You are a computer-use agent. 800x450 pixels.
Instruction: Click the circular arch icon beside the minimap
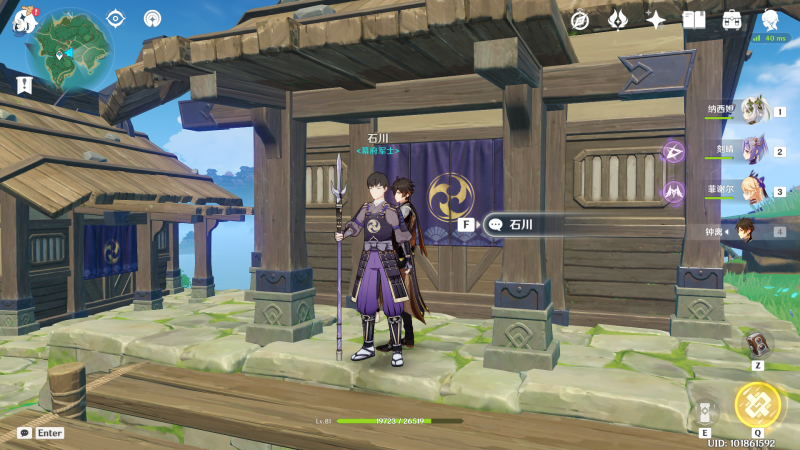click(x=152, y=18)
